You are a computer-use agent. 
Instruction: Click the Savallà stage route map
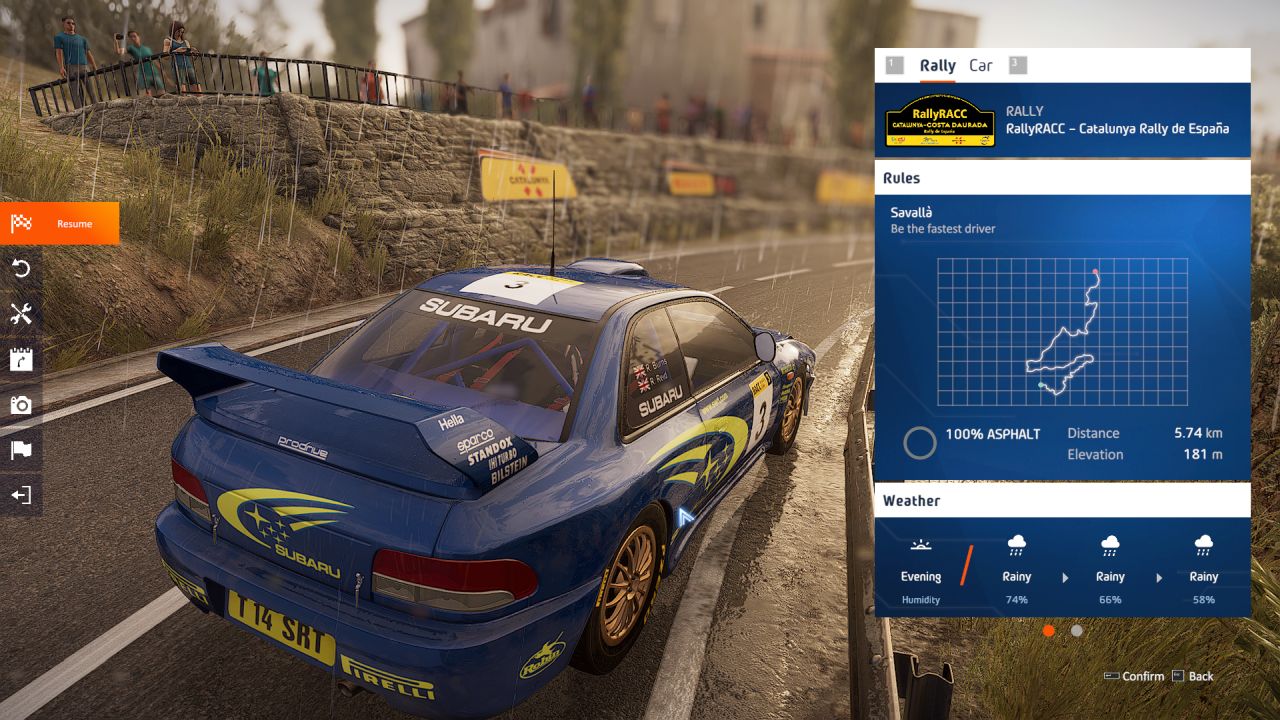1062,332
